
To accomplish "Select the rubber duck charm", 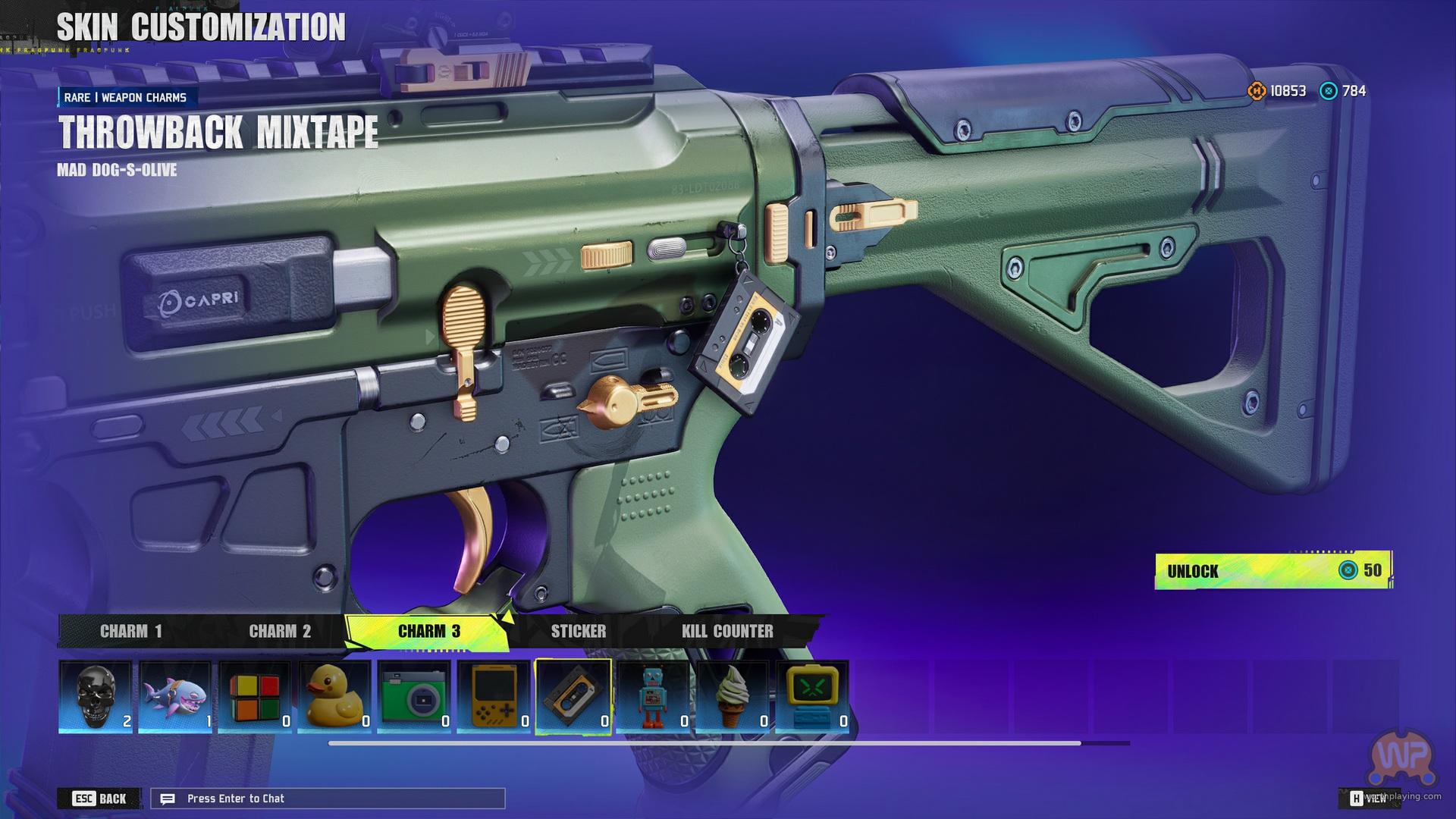I will pos(334,696).
